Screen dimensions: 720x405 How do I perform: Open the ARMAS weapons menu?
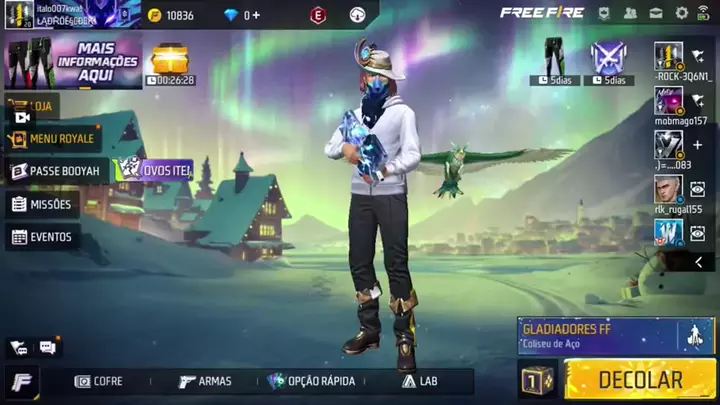(x=205, y=381)
